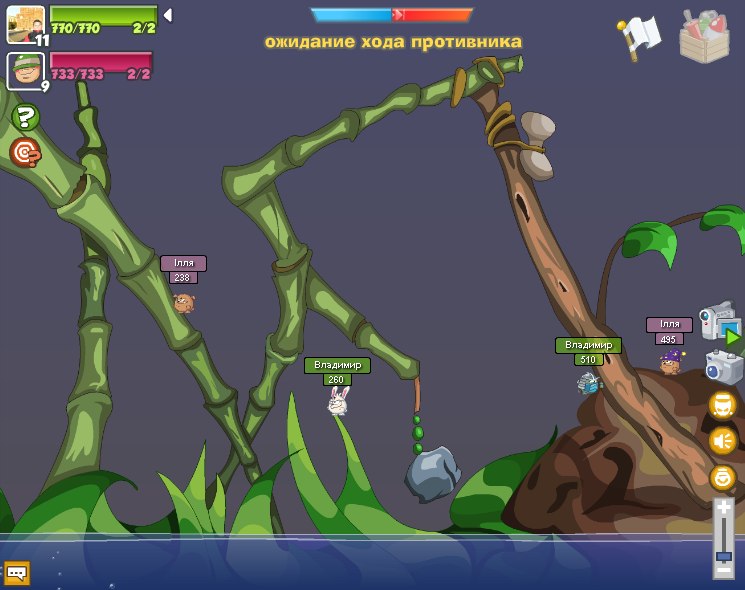Image resolution: width=745 pixels, height=590 pixels.
Task: Collapse the team panel with the white arrow
Action: click(168, 15)
